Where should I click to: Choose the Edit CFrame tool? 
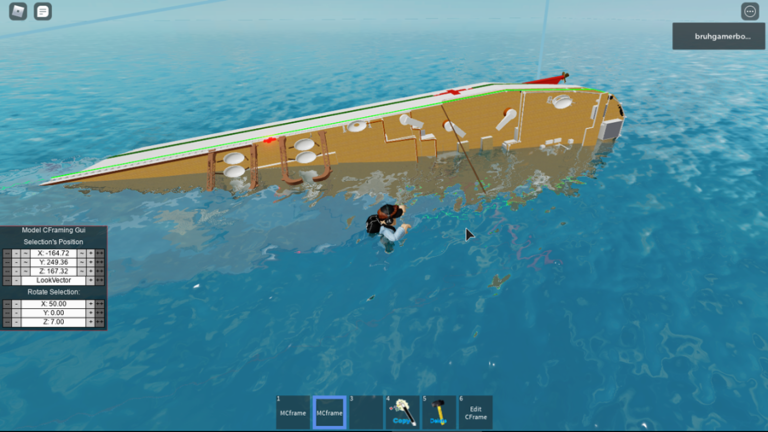[475, 412]
